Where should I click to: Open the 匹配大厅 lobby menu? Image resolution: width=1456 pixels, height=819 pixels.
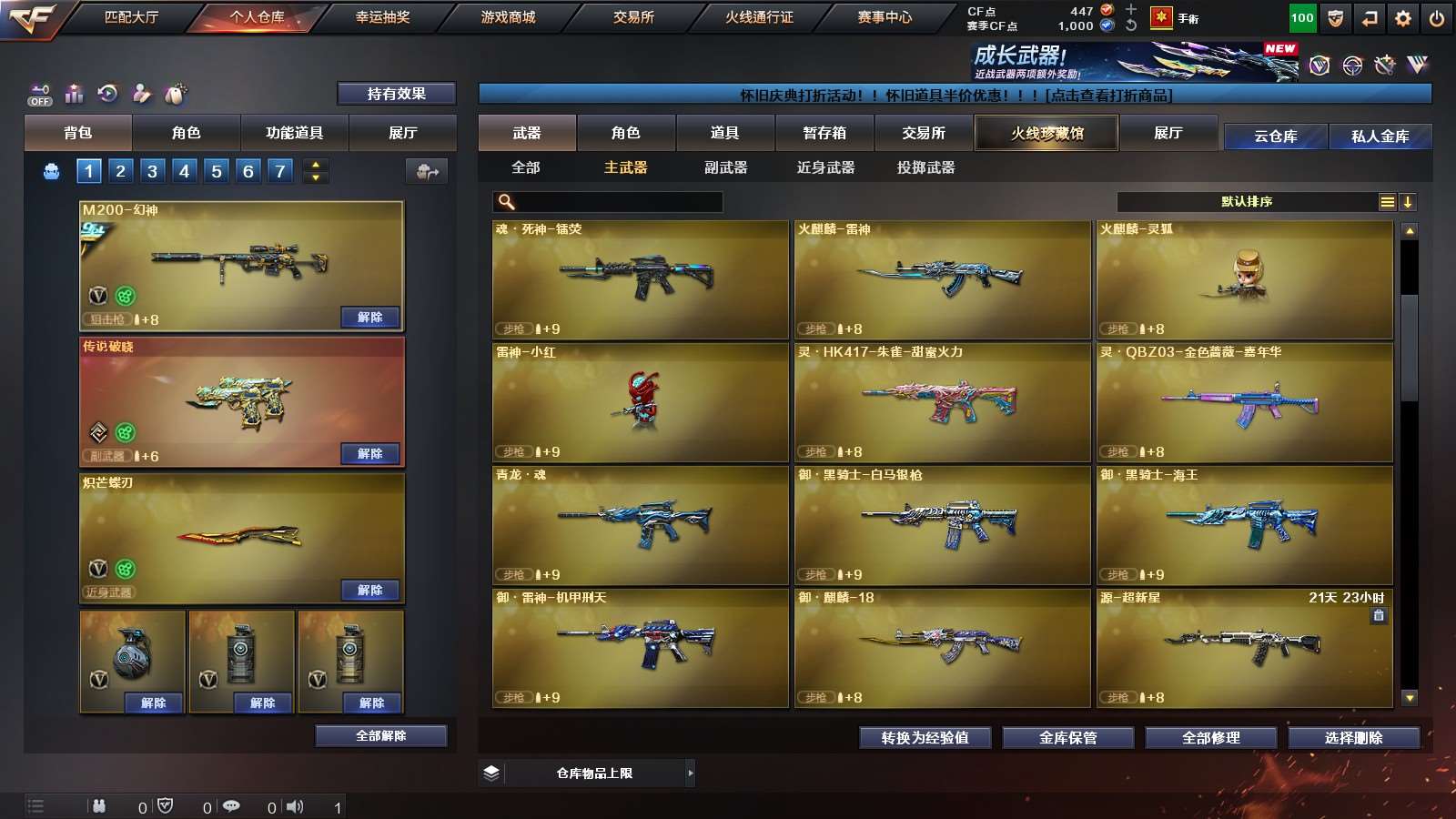tap(131, 17)
